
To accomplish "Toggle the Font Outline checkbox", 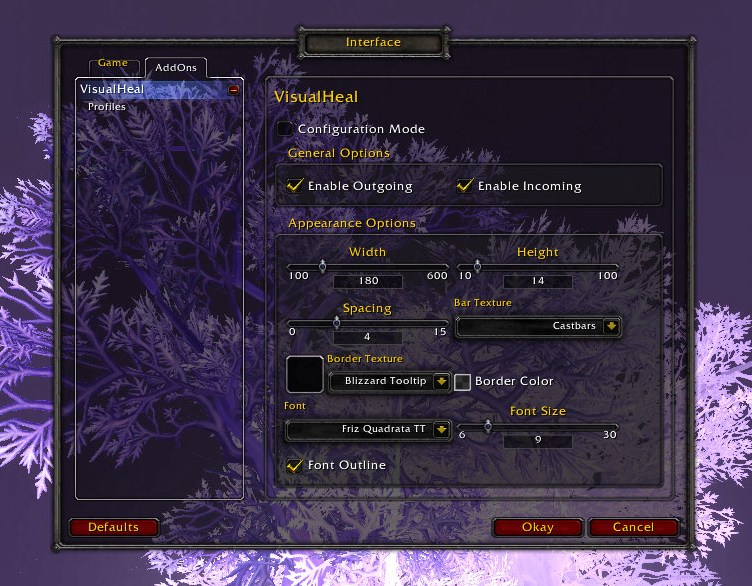I will [x=295, y=465].
